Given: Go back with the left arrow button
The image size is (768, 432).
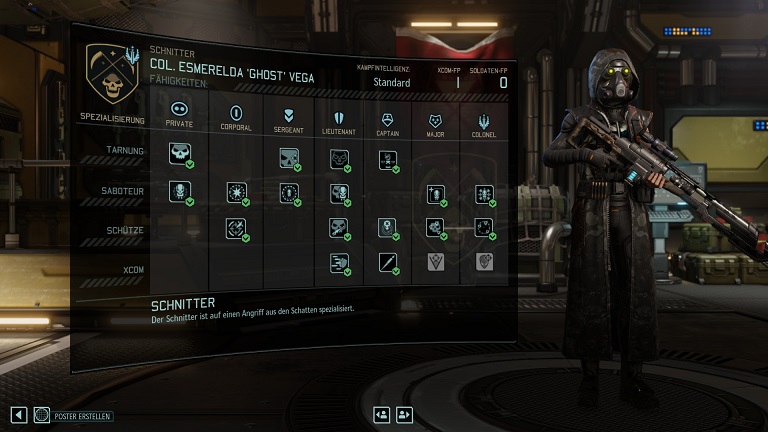Looking at the screenshot, I should coord(18,415).
